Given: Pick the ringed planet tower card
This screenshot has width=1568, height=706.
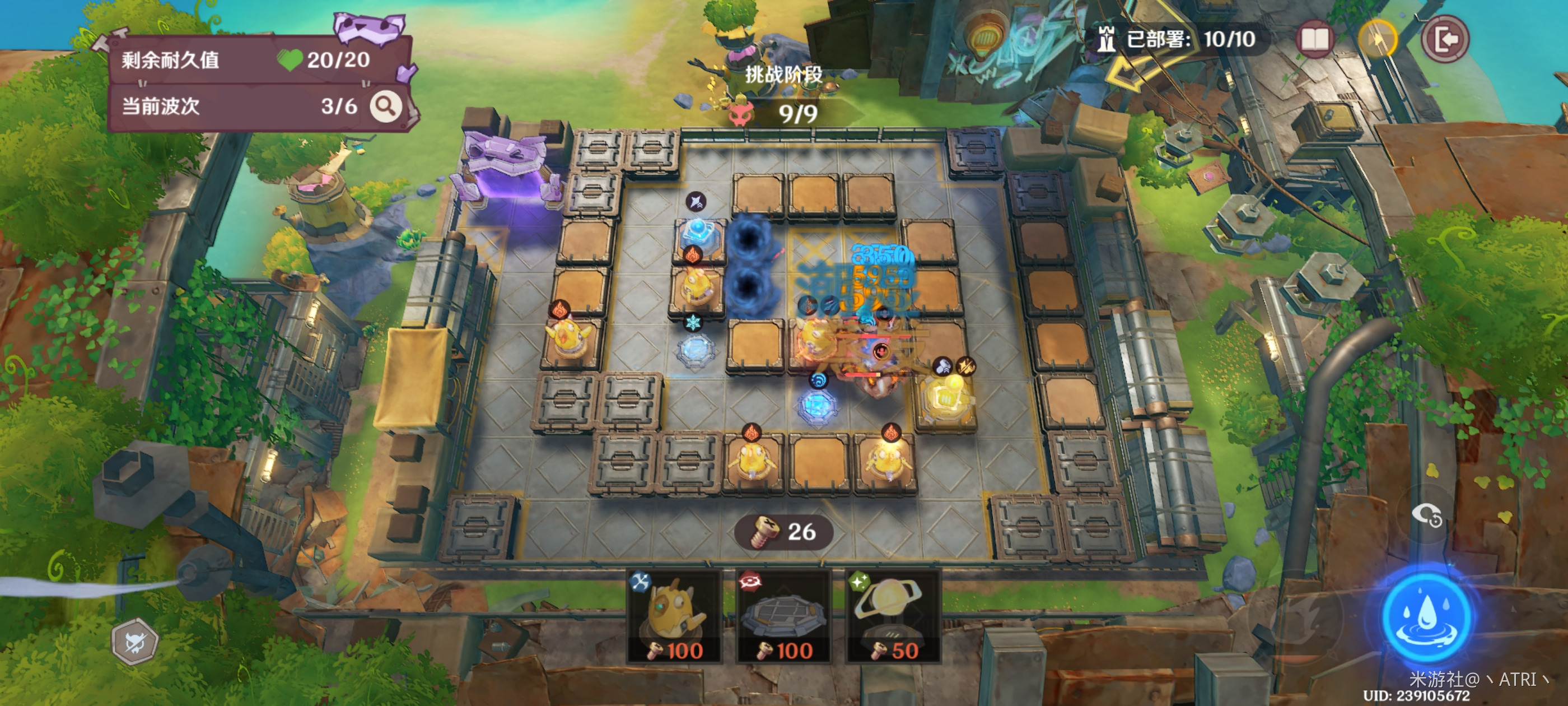Looking at the screenshot, I should pyautogui.click(x=893, y=616).
